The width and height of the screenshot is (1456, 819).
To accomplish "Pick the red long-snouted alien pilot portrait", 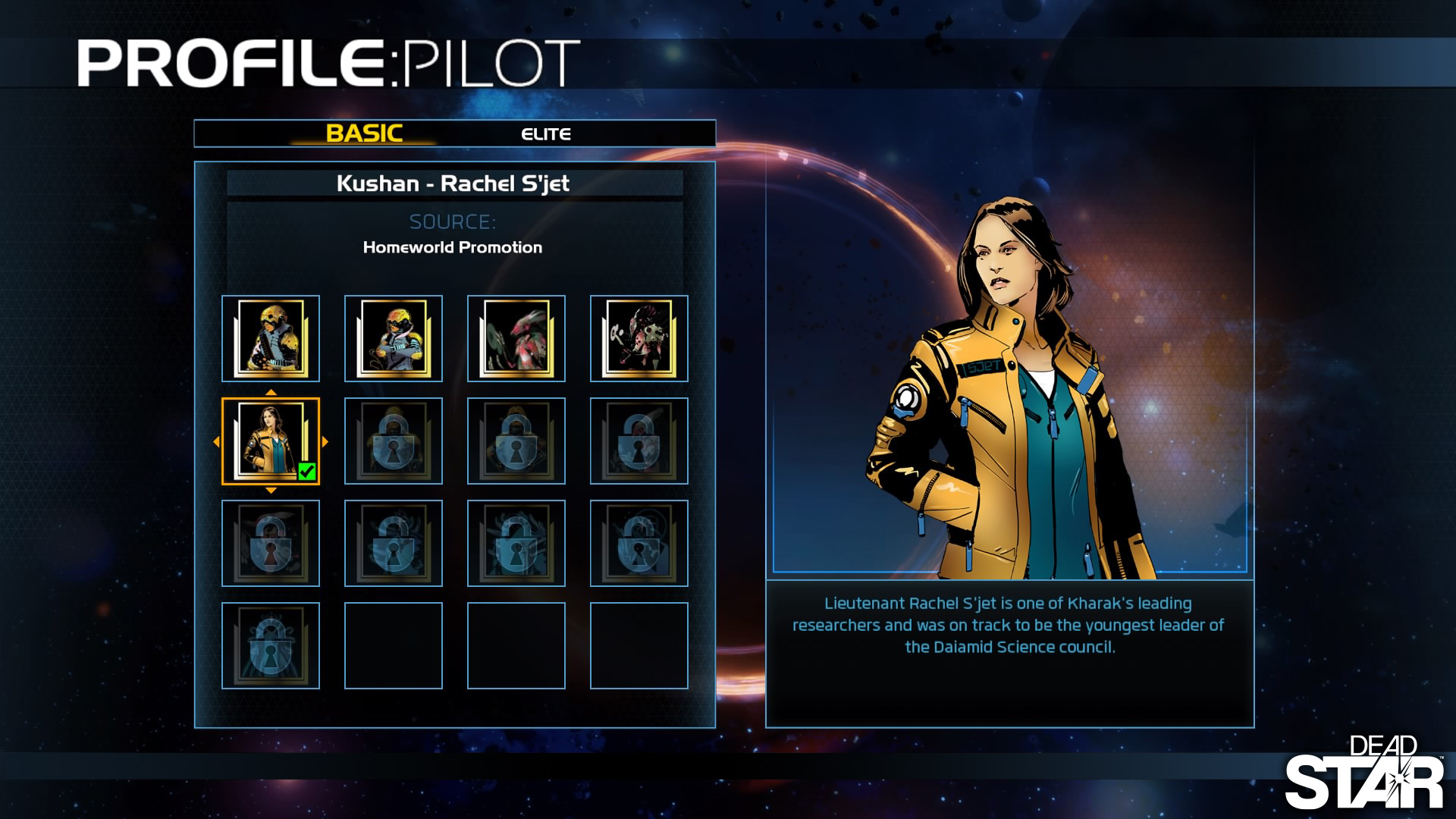I will pyautogui.click(x=516, y=338).
